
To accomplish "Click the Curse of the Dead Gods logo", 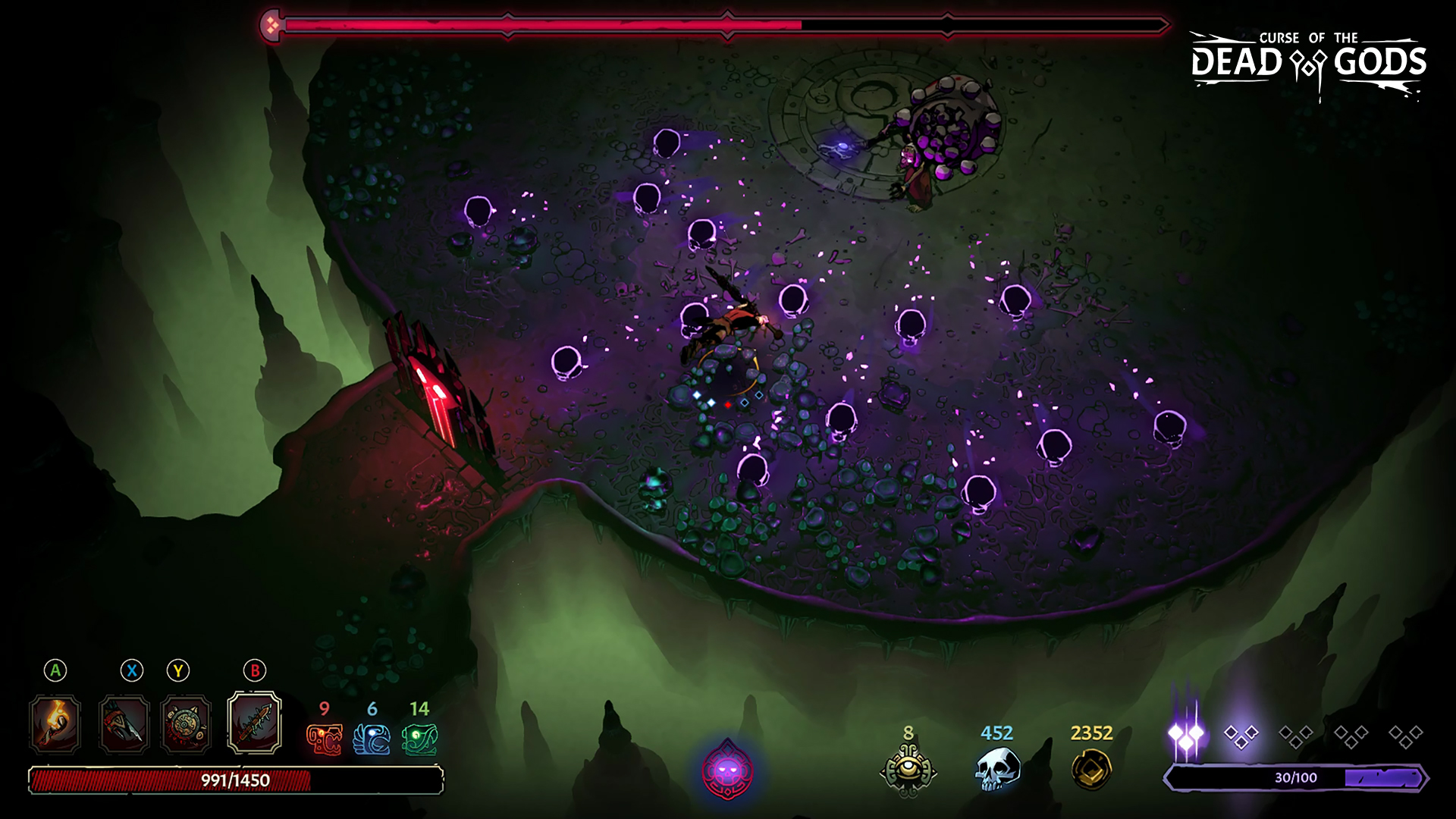I will click(1308, 64).
